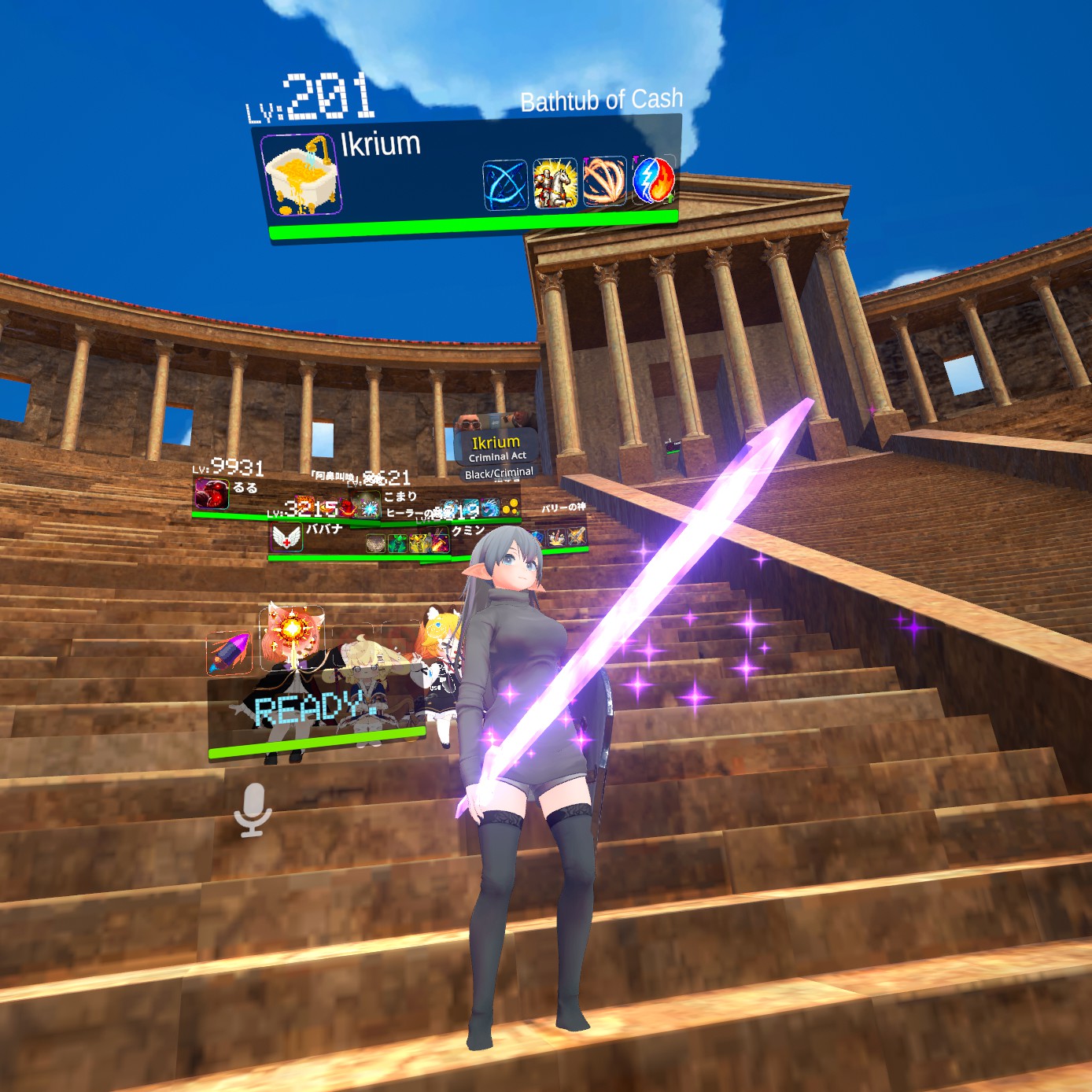Viewport: 1092px width, 1092px height.
Task: Choose the mounted knight skill icon
Action: 555,183
